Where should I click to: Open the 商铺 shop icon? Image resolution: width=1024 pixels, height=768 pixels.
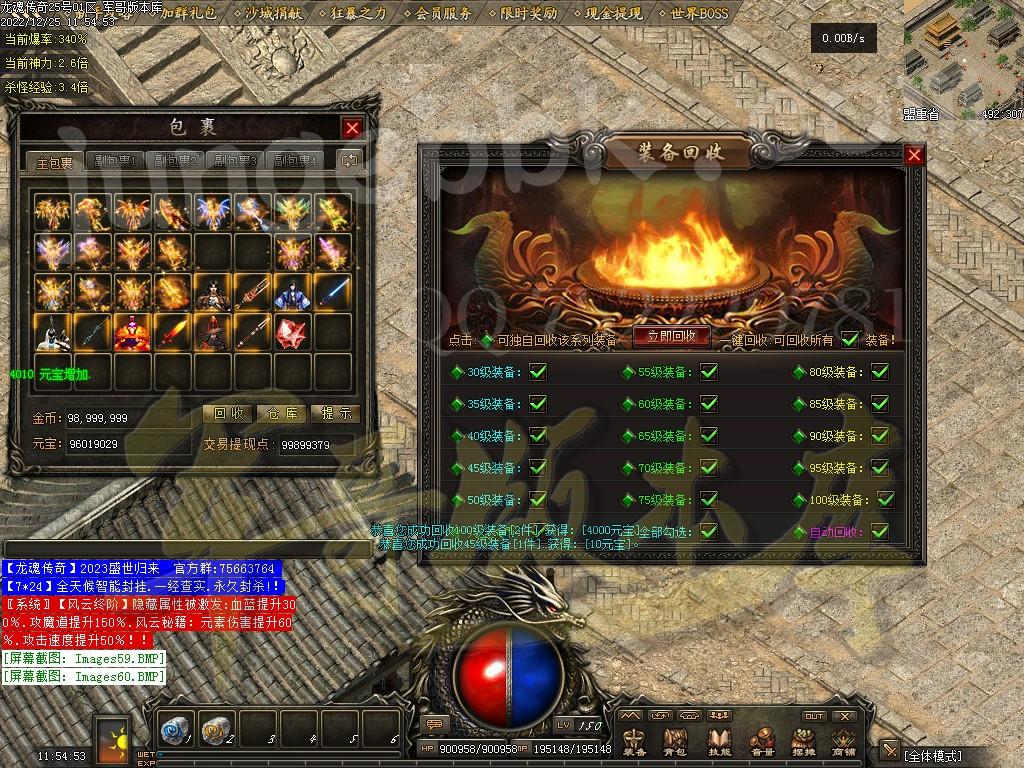[844, 740]
